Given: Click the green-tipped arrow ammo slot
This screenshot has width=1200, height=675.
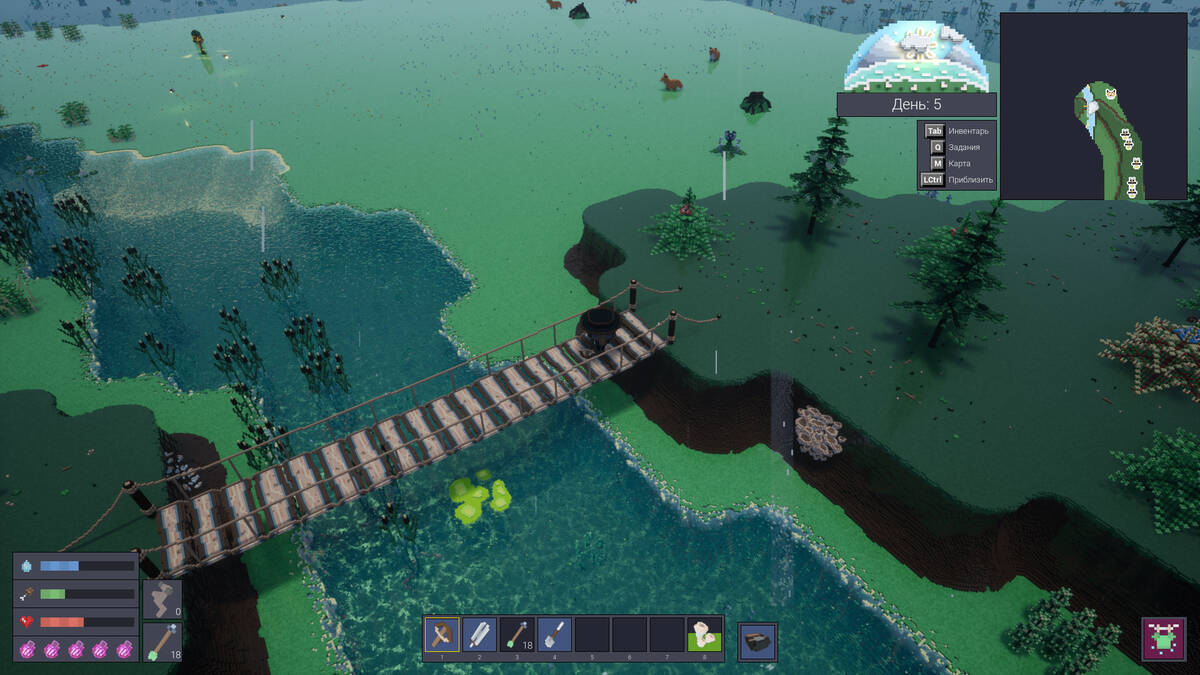Looking at the screenshot, I should [162, 642].
